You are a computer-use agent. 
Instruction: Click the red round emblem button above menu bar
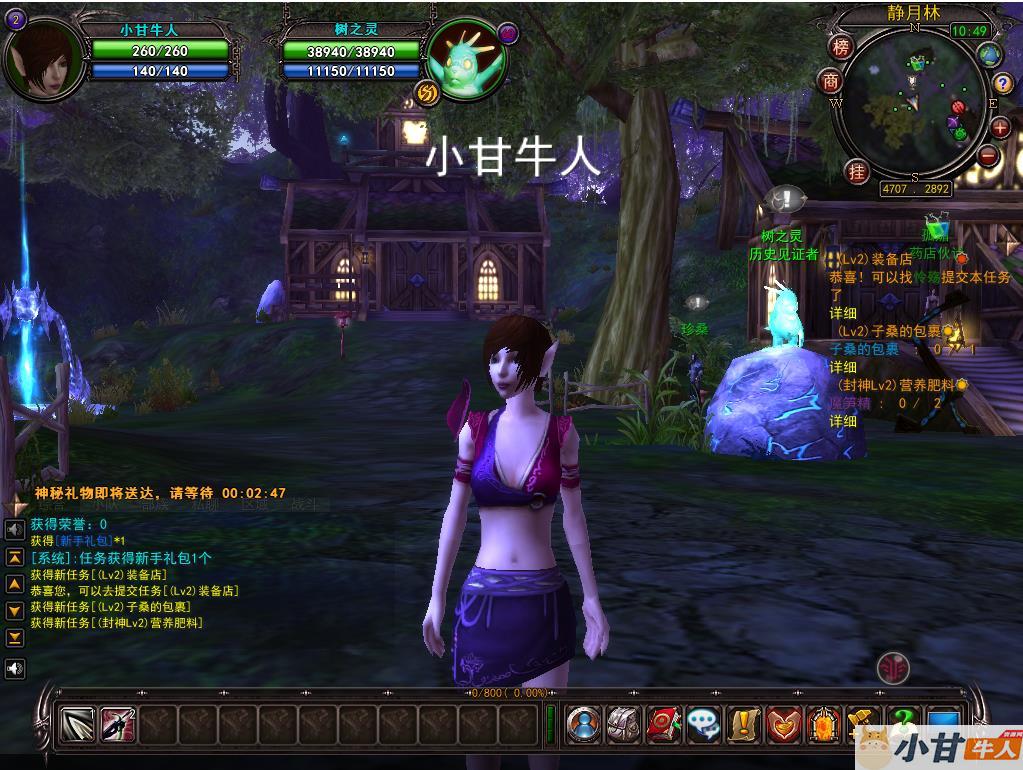[892, 668]
